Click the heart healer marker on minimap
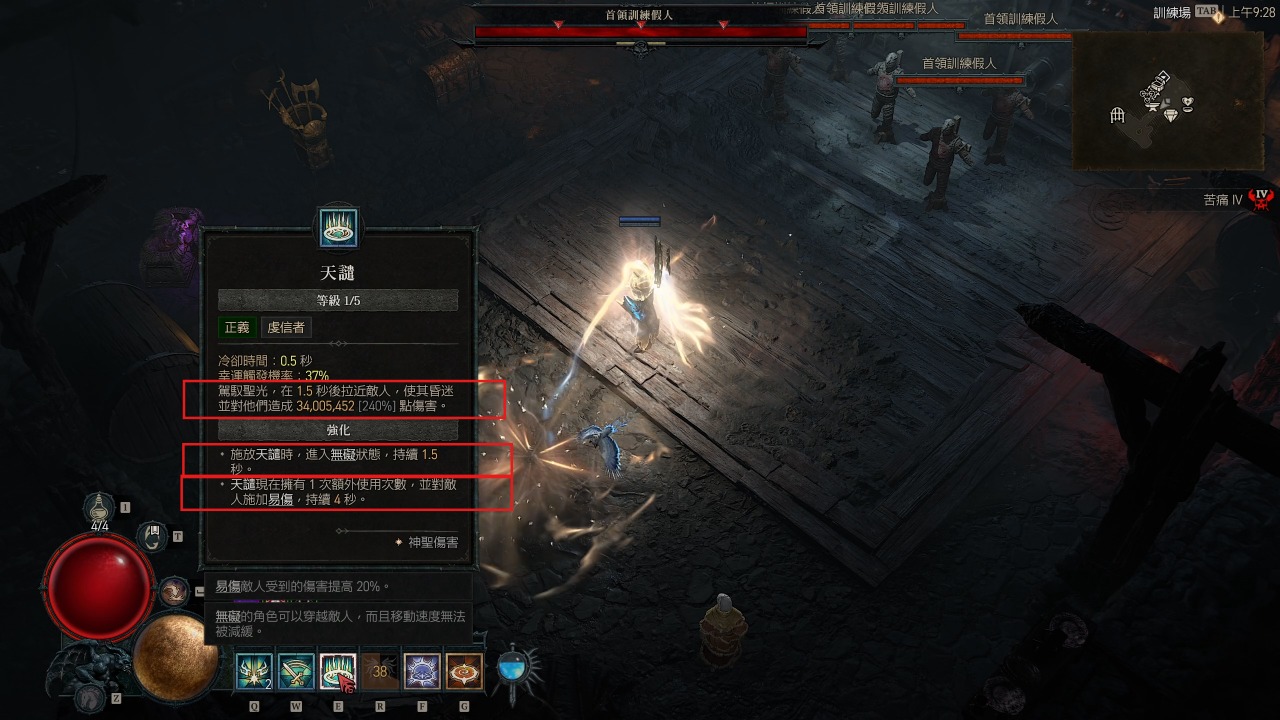Viewport: 1280px width, 720px height. tap(1188, 102)
